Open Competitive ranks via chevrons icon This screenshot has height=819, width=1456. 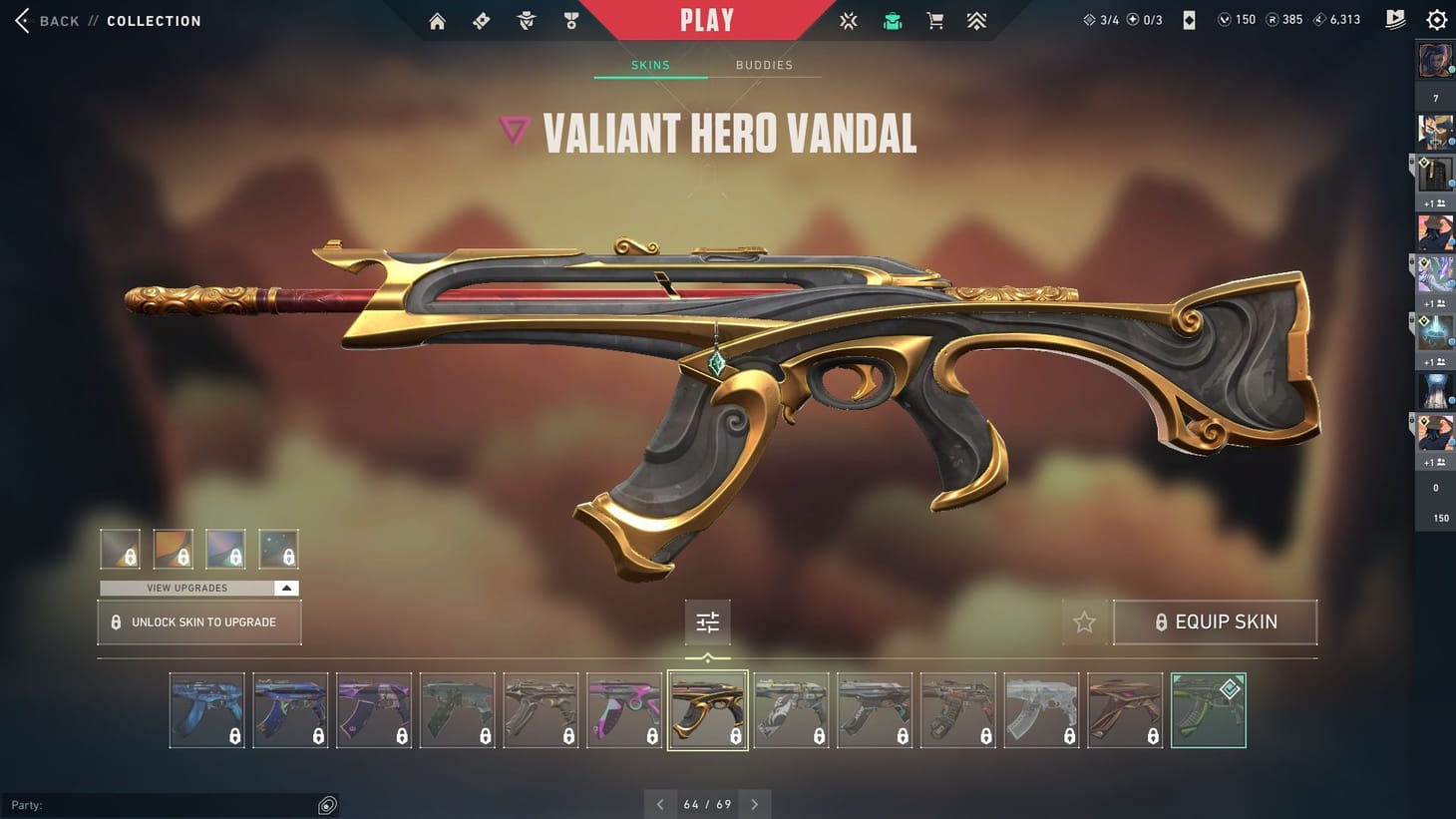(976, 20)
